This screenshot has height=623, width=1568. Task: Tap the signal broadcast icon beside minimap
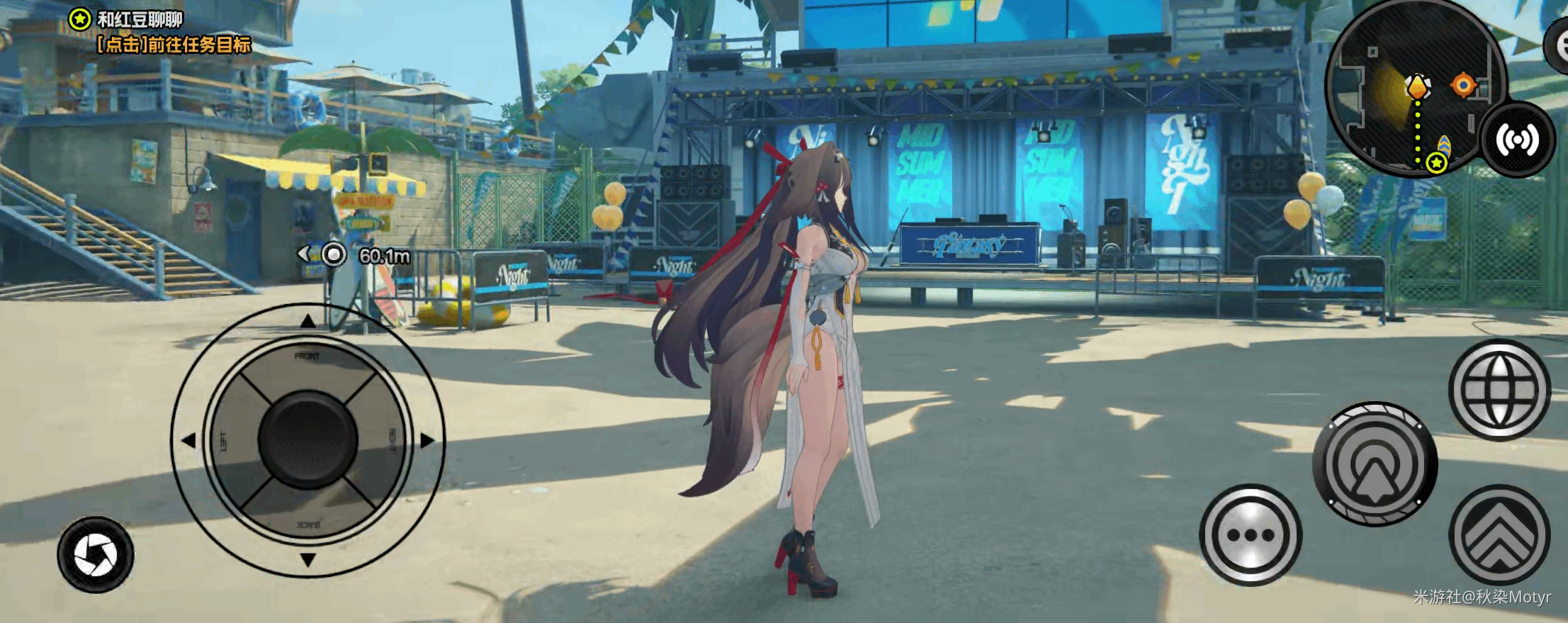(x=1517, y=140)
